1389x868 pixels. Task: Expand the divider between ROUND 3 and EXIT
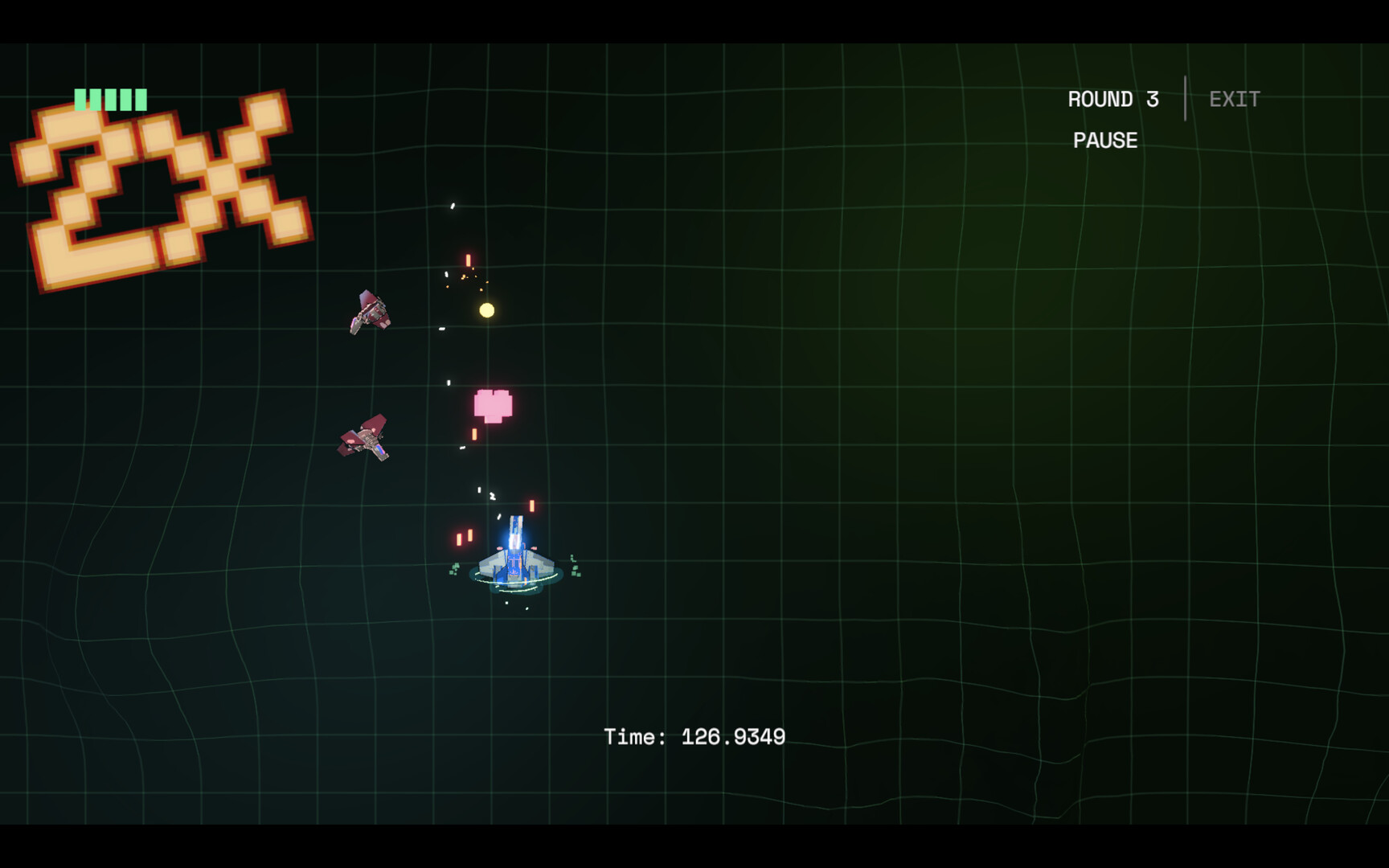[x=1185, y=98]
